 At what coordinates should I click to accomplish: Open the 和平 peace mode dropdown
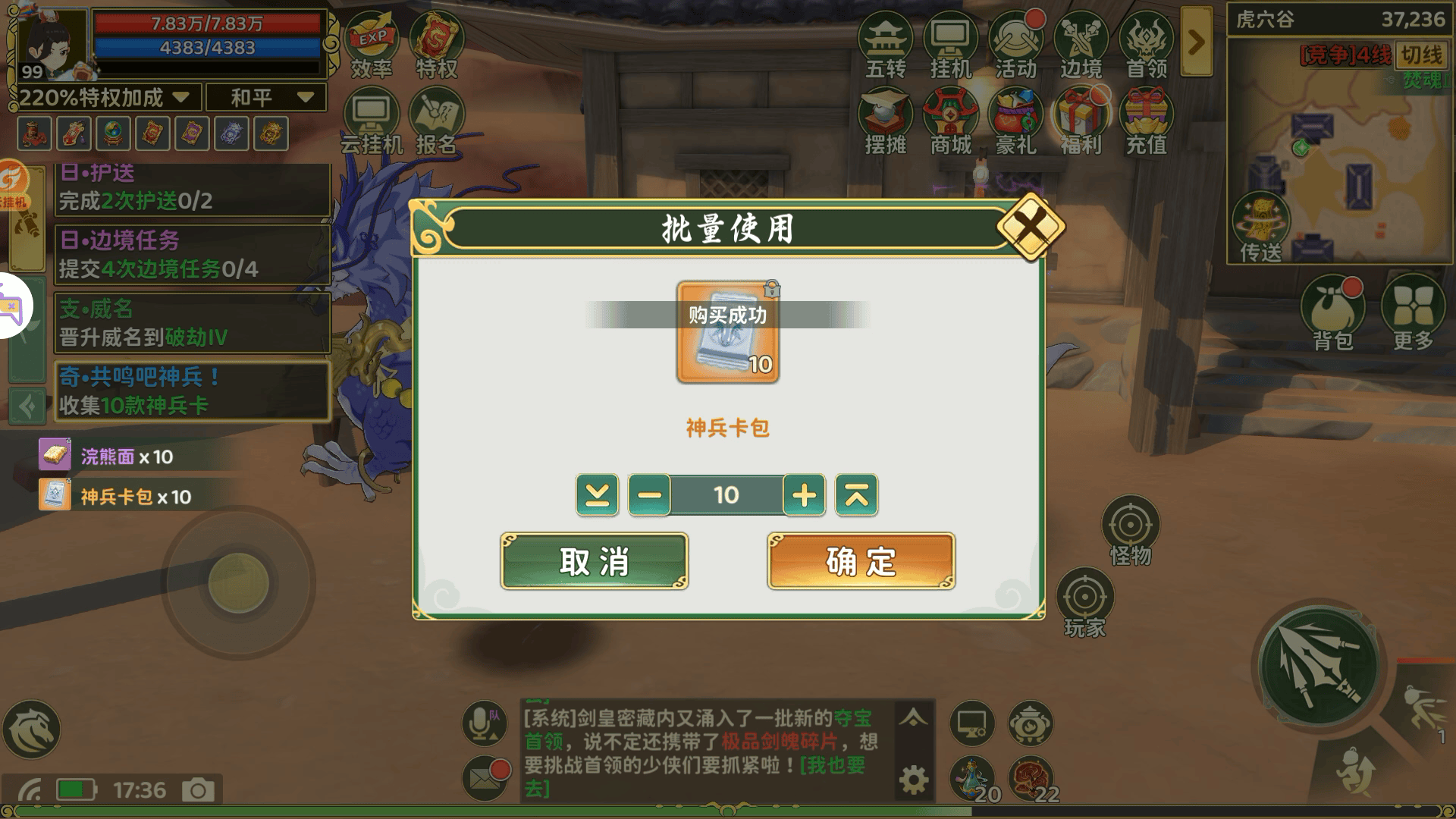(267, 97)
